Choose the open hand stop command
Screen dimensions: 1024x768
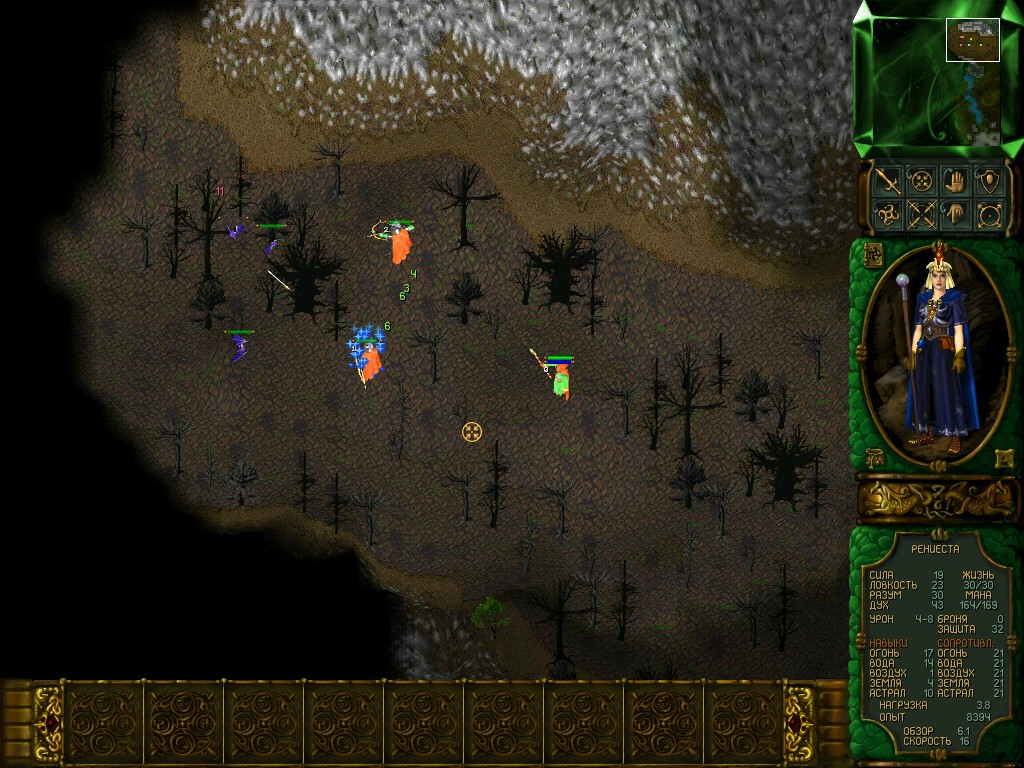coord(955,181)
